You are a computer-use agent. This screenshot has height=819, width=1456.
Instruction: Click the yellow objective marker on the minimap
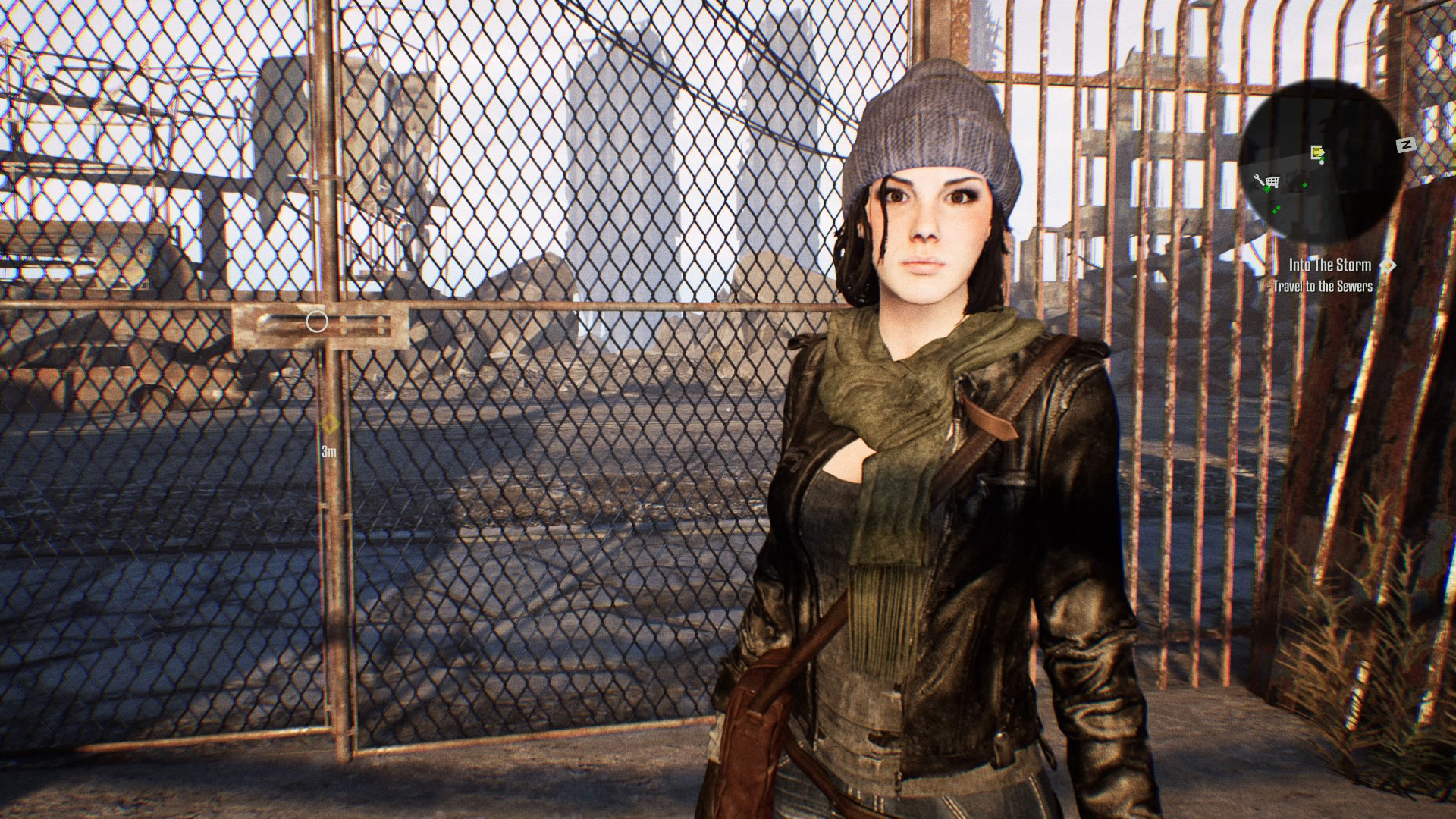(x=1318, y=152)
